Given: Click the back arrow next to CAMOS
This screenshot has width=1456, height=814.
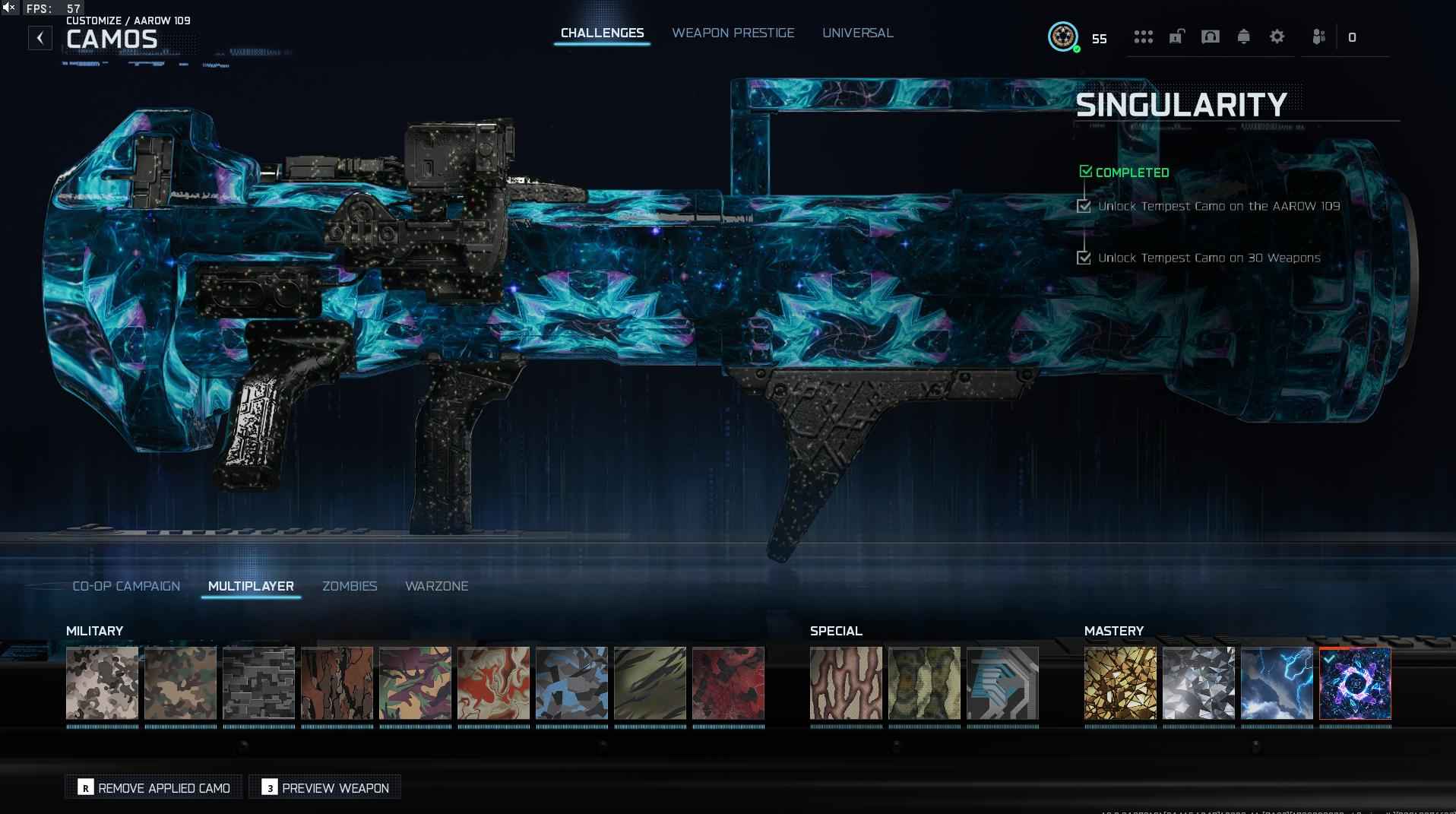Looking at the screenshot, I should (x=40, y=37).
